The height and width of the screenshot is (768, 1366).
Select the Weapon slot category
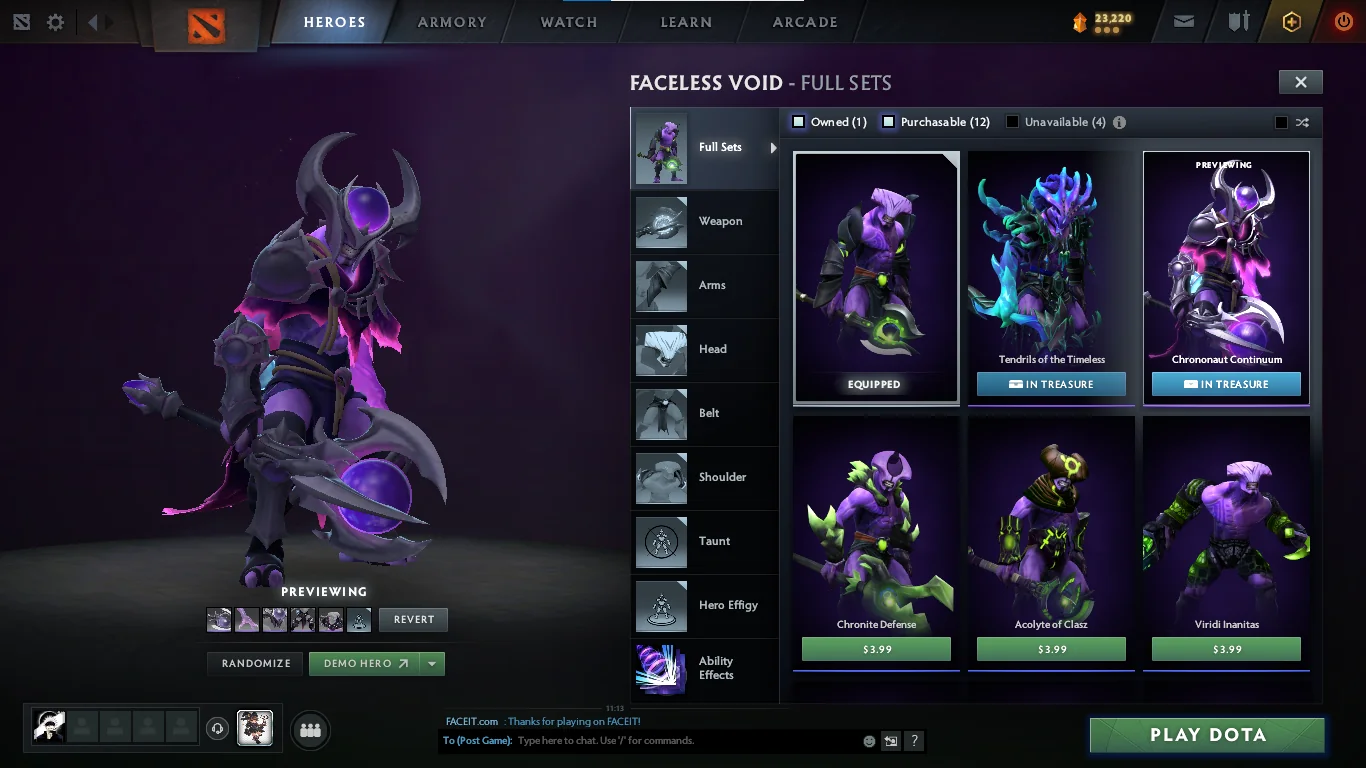(704, 222)
